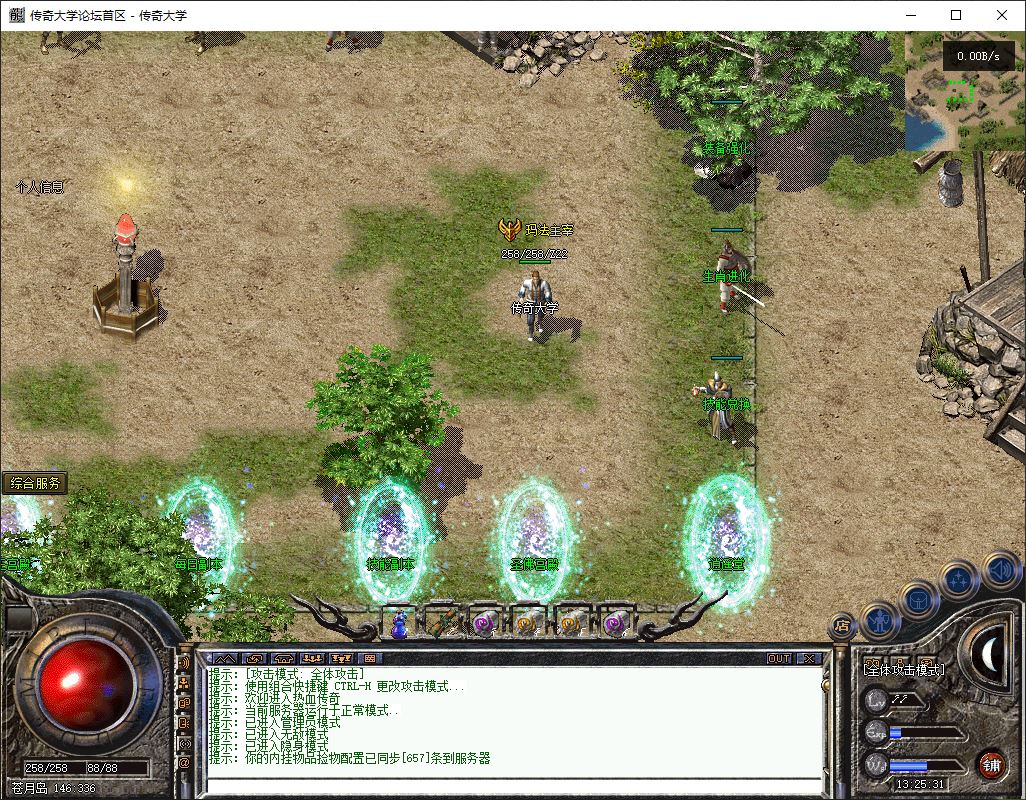Viewport: 1026px width, 800px height.
Task: Click the minimap in the corner
Action: pos(959,92)
